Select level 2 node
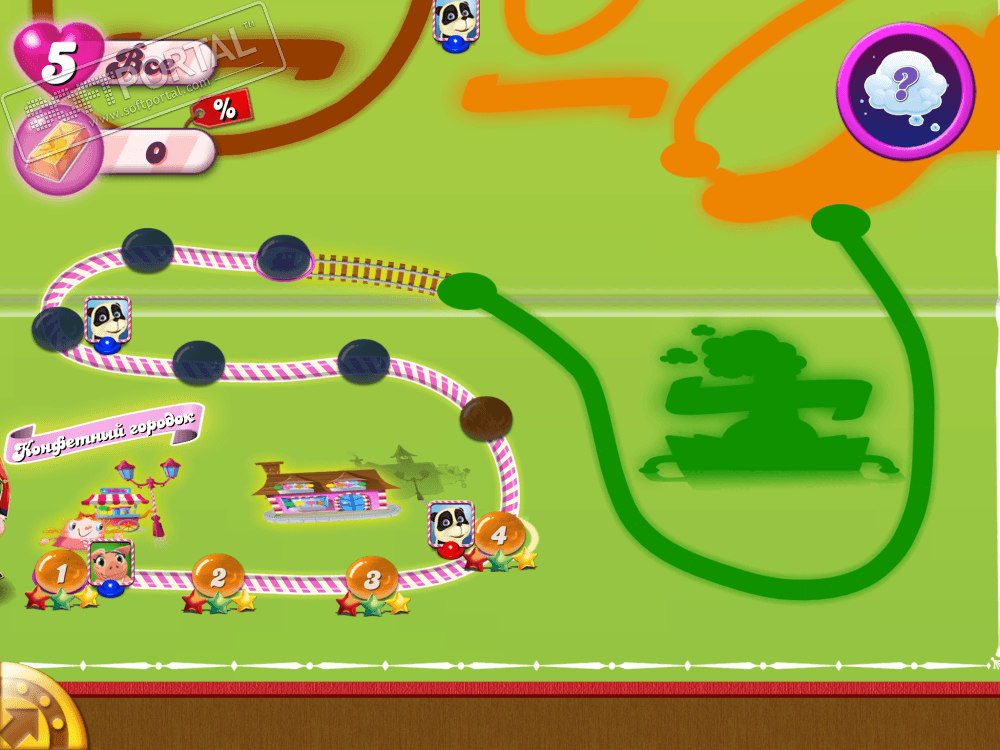Viewport: 1000px width, 750px height. pos(218,575)
